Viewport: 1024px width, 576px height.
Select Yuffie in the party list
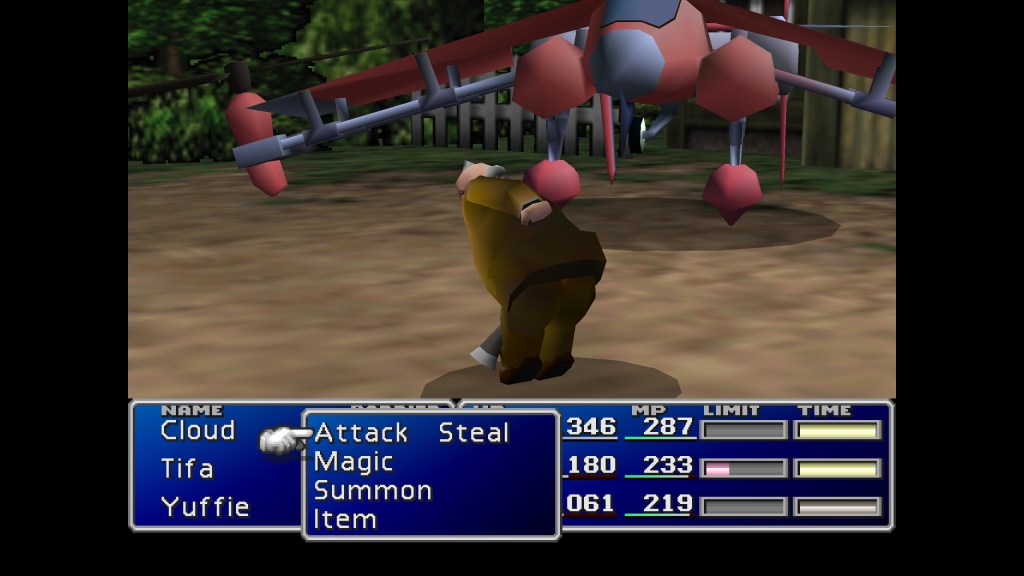tap(205, 506)
